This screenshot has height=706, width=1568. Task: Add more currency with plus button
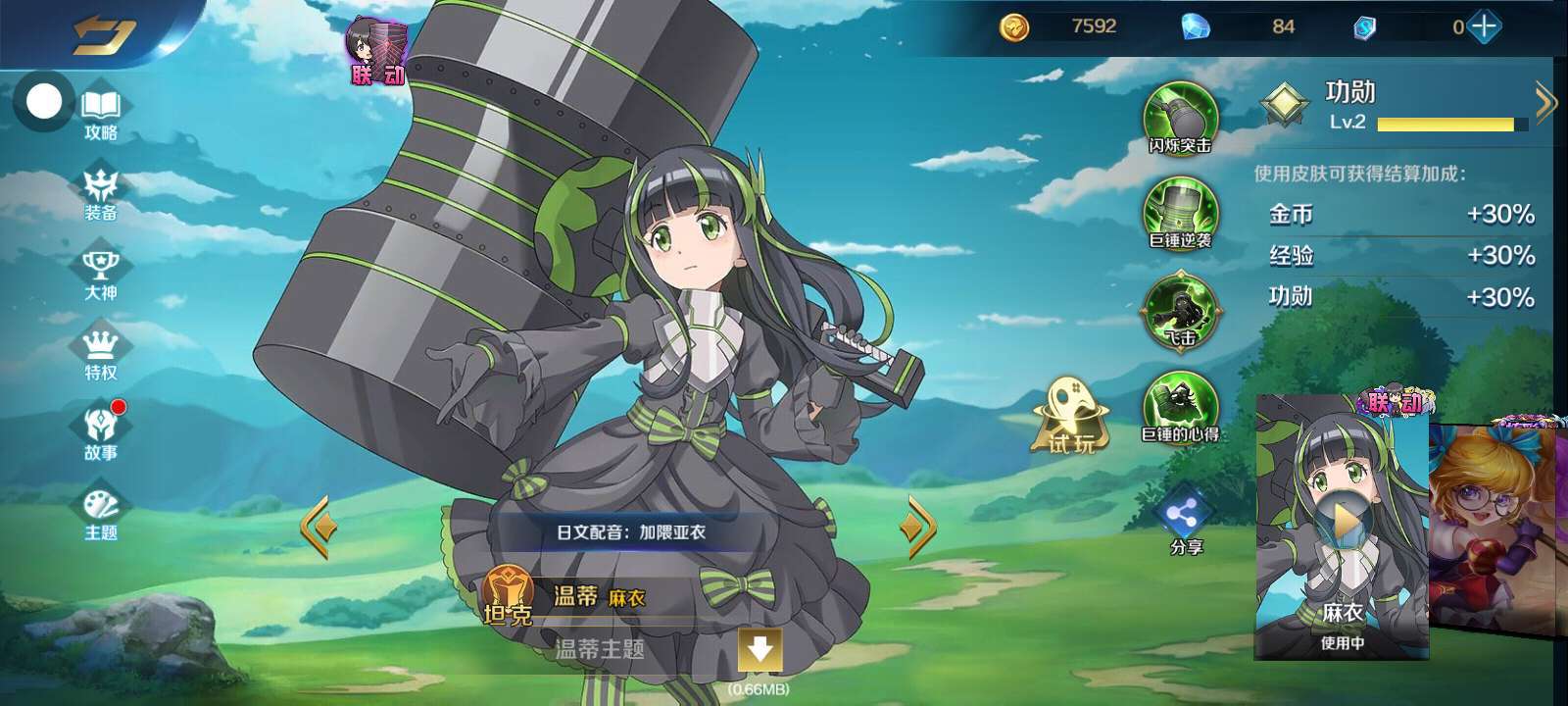[x=1484, y=26]
